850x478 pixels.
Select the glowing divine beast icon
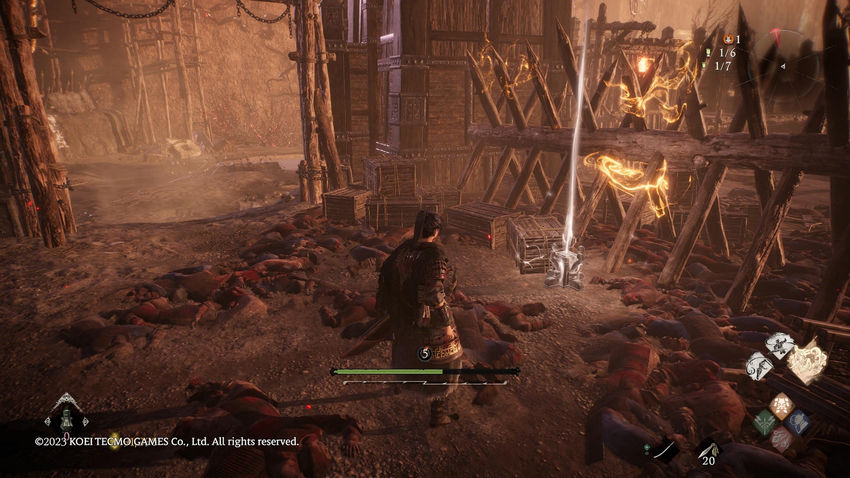click(x=806, y=362)
